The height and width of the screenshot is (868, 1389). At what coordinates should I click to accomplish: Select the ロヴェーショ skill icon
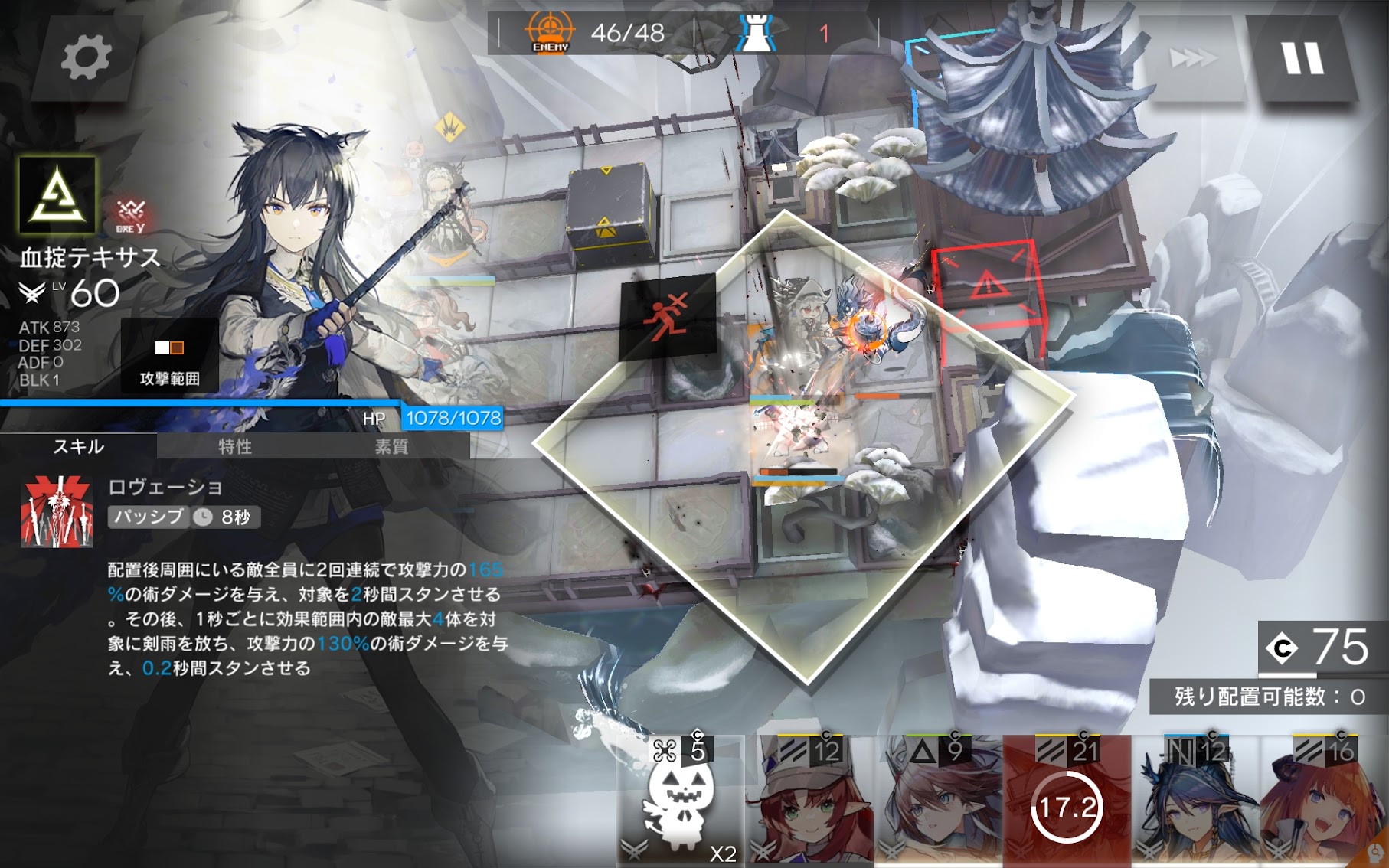click(x=57, y=512)
